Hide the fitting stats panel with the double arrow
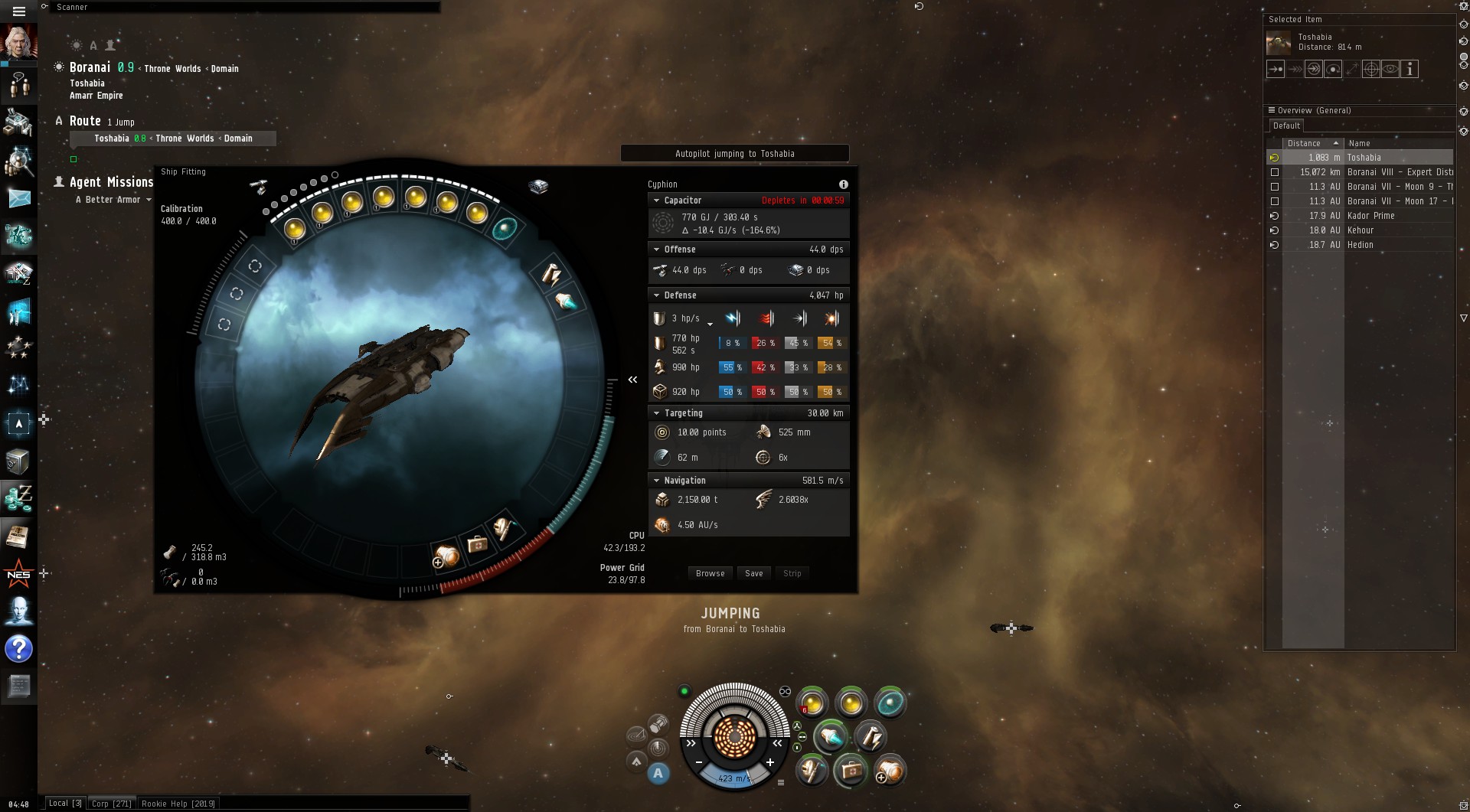1470x812 pixels. [x=632, y=380]
